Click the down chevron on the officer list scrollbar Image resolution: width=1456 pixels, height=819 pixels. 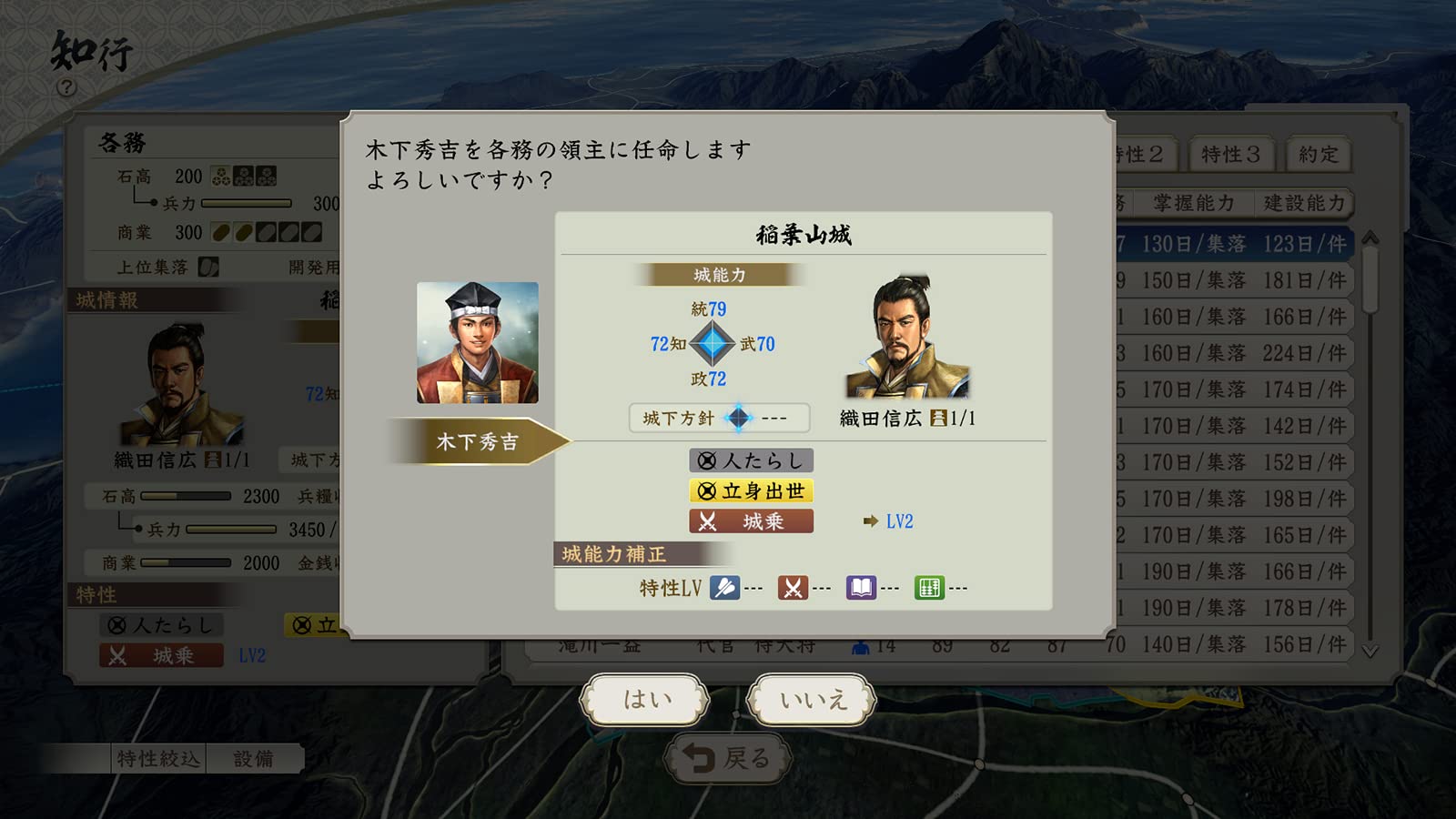tap(1369, 648)
